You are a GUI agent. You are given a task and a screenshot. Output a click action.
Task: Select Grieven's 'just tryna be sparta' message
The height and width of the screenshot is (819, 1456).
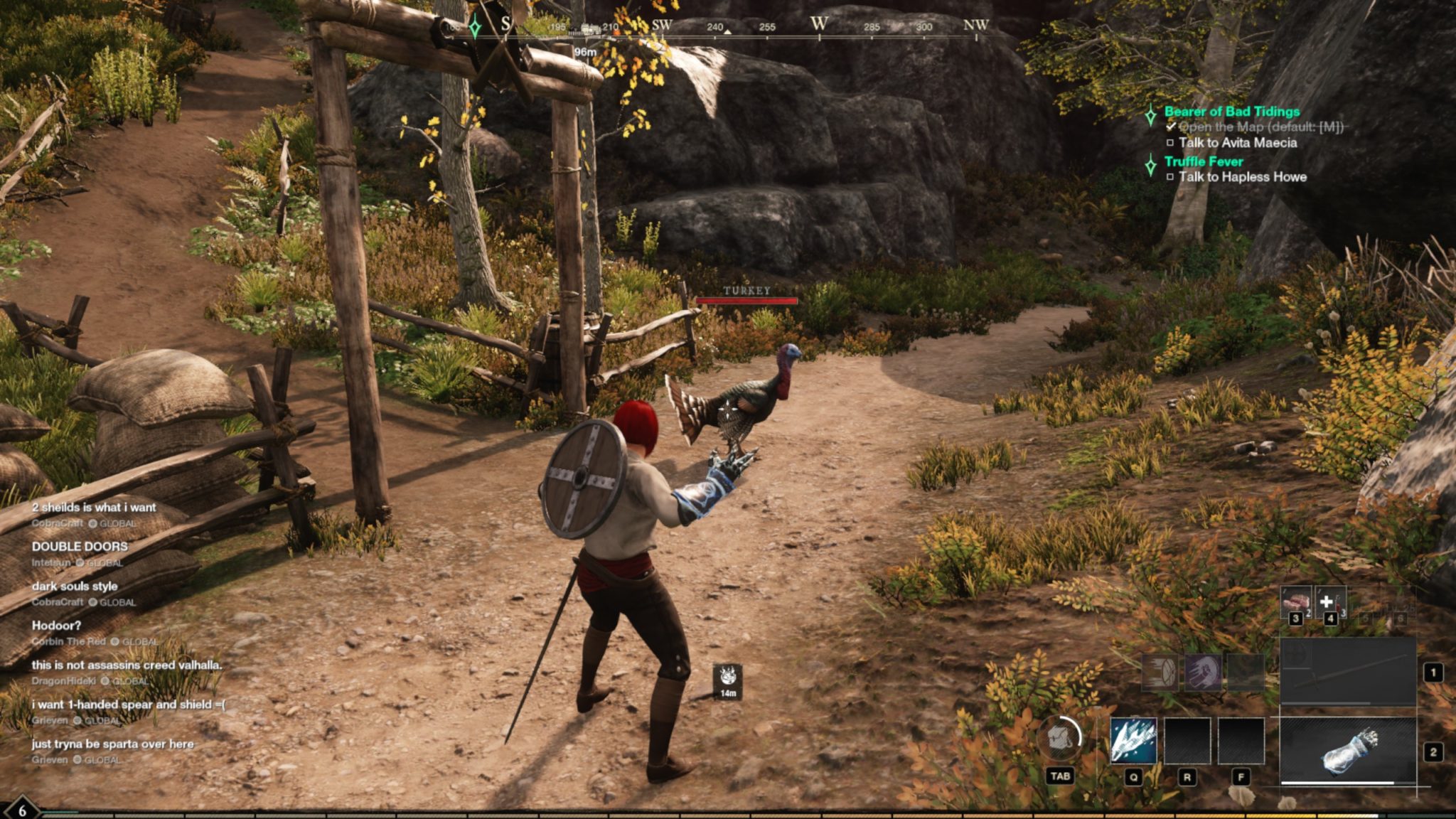(x=112, y=744)
